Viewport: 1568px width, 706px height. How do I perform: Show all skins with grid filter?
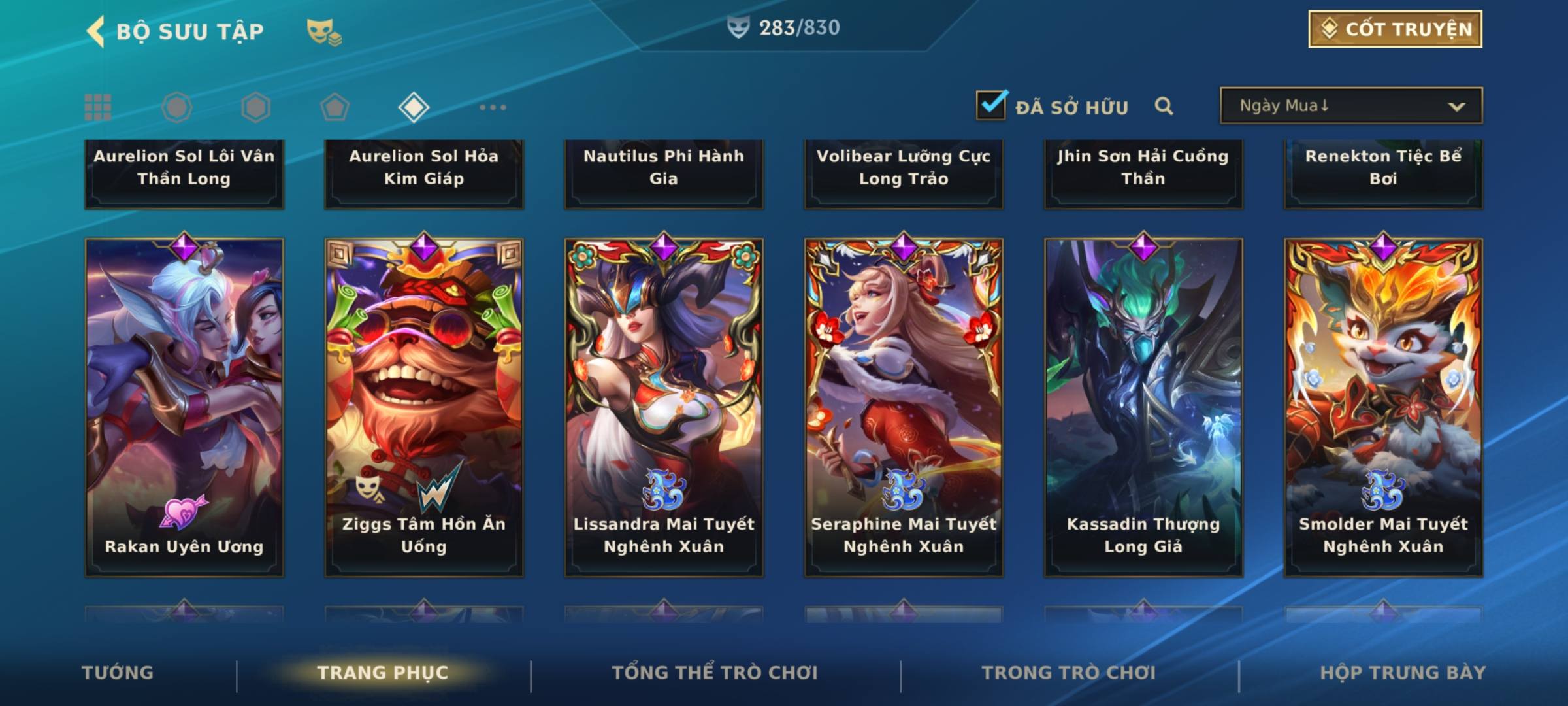click(98, 107)
